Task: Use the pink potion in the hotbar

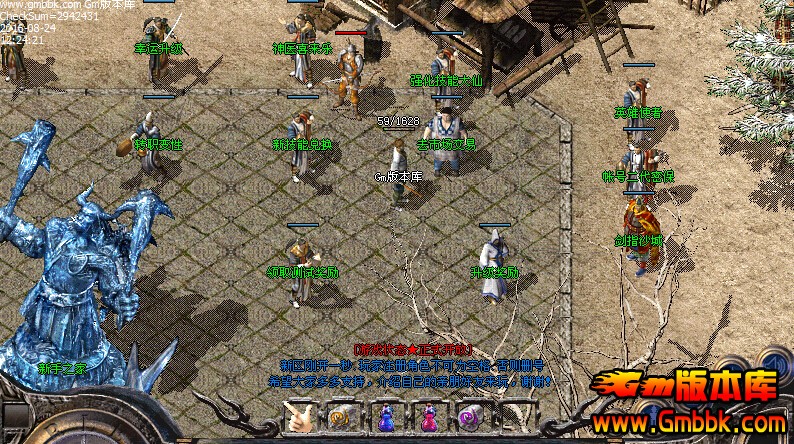Action: (x=428, y=416)
